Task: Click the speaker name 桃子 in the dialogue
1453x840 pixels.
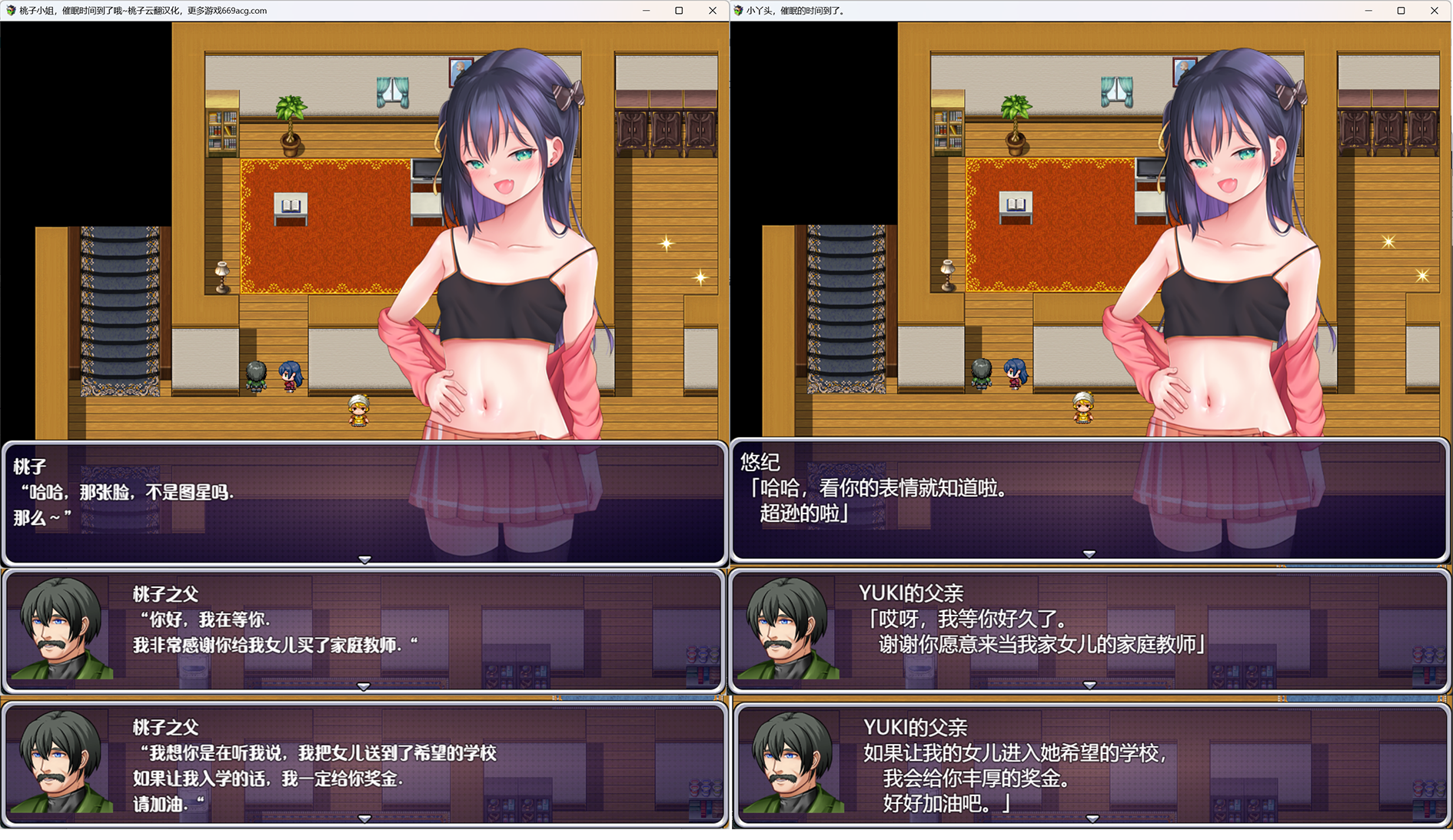Action: coord(28,466)
